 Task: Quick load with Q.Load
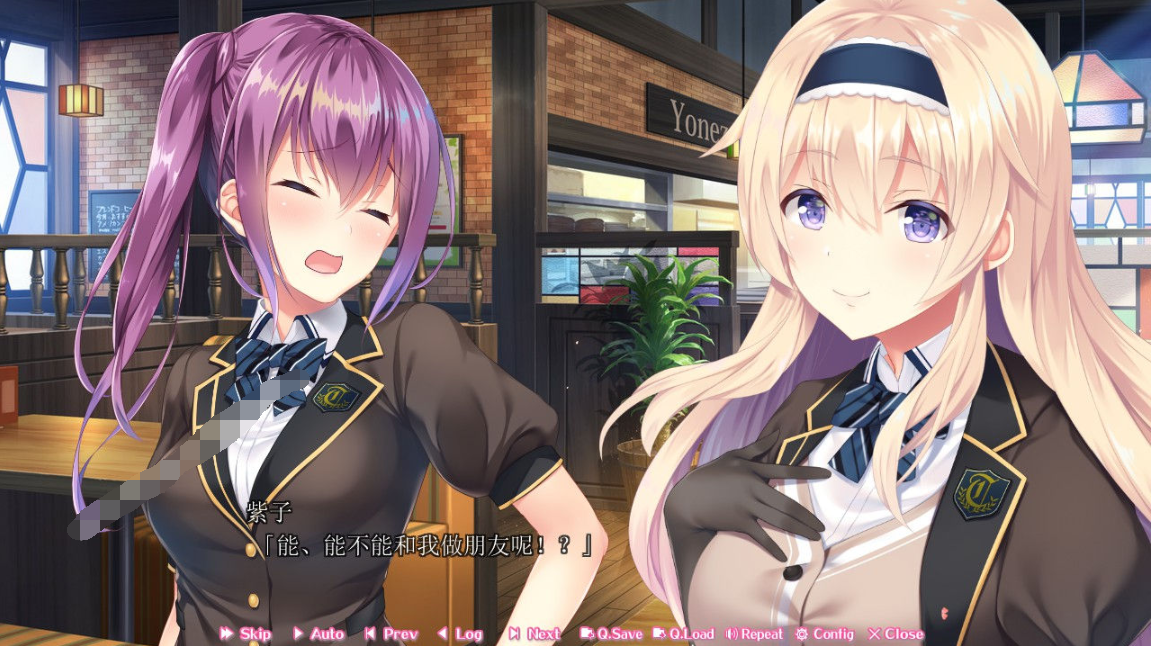point(684,634)
